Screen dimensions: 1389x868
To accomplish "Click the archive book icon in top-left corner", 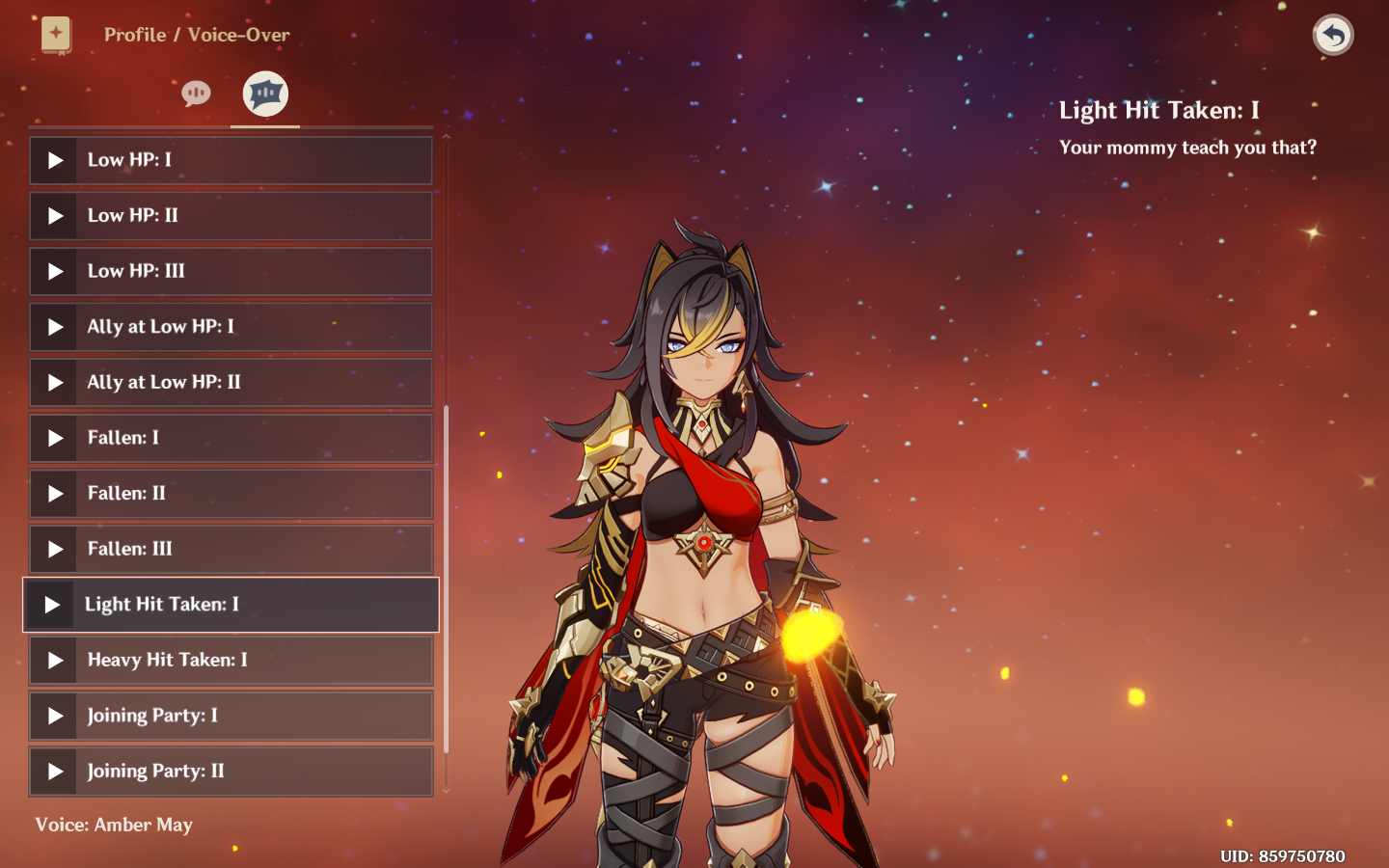I will pyautogui.click(x=57, y=35).
